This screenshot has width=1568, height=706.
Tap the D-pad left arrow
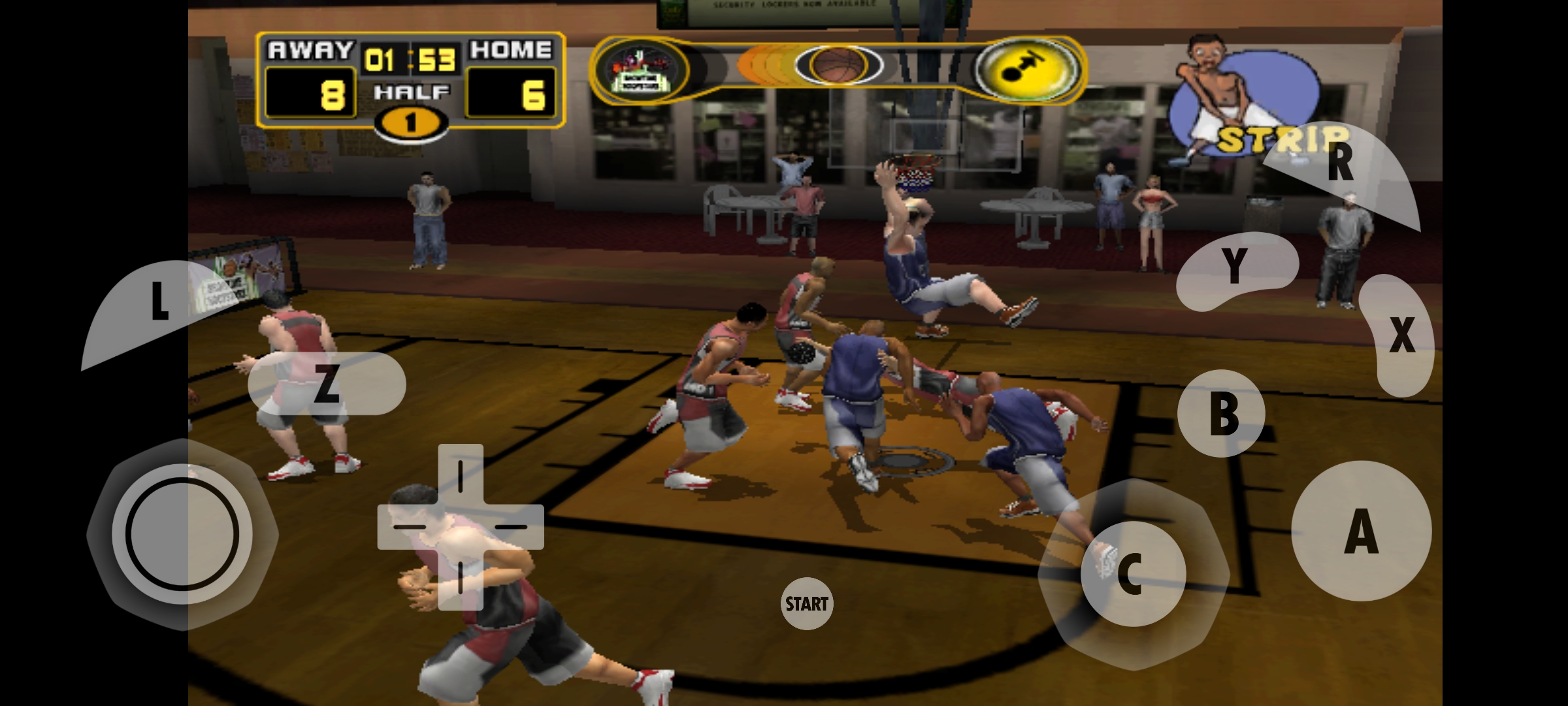406,526
